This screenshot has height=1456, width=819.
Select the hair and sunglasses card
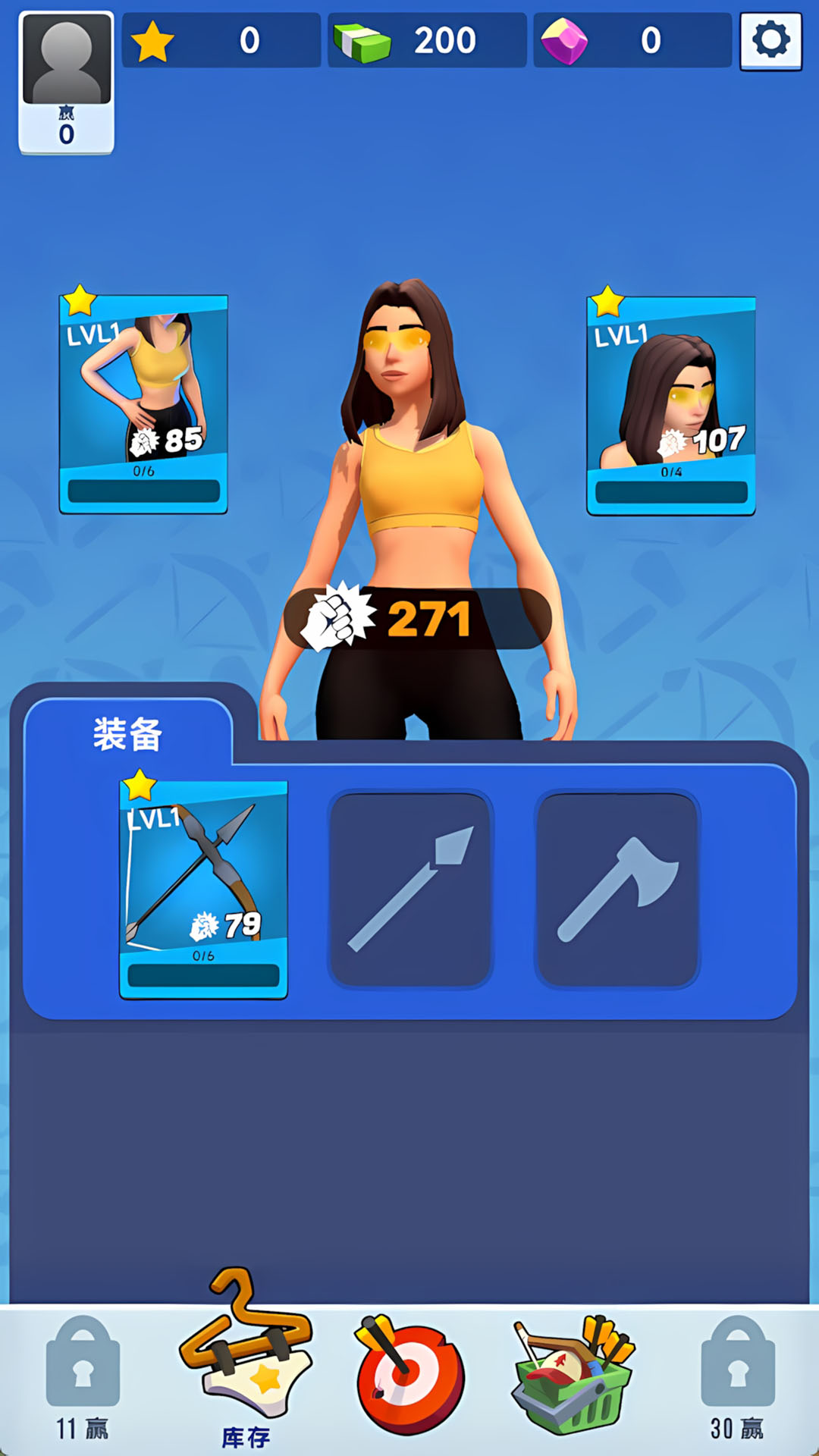tap(671, 405)
